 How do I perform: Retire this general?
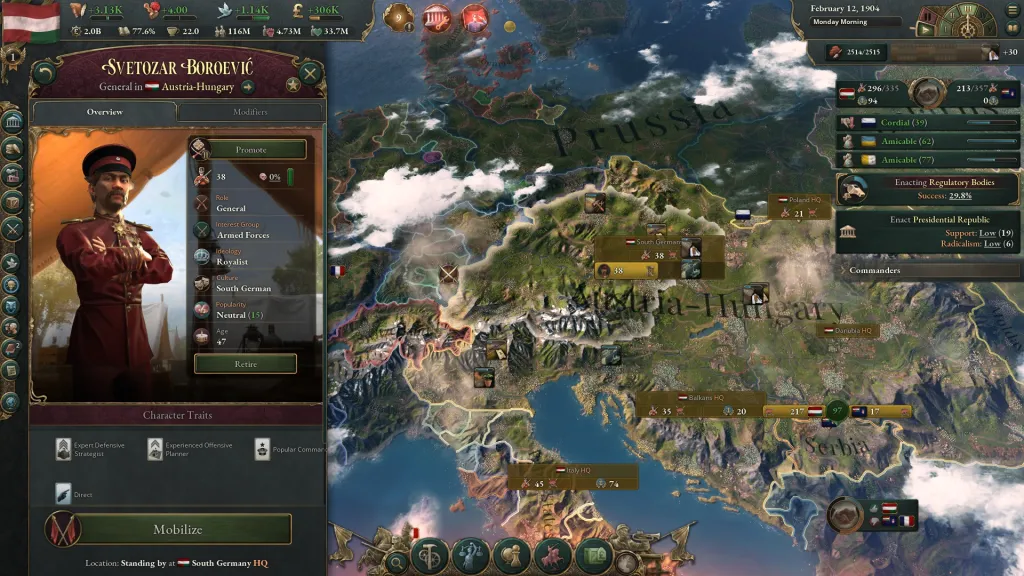(245, 364)
